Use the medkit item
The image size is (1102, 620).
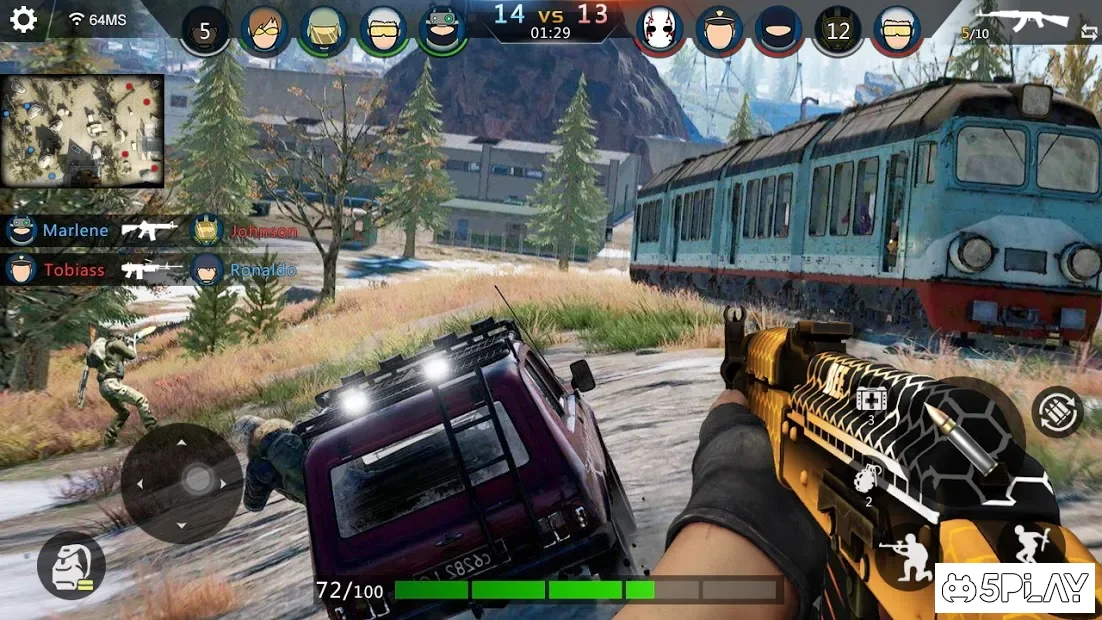pyautogui.click(x=871, y=399)
